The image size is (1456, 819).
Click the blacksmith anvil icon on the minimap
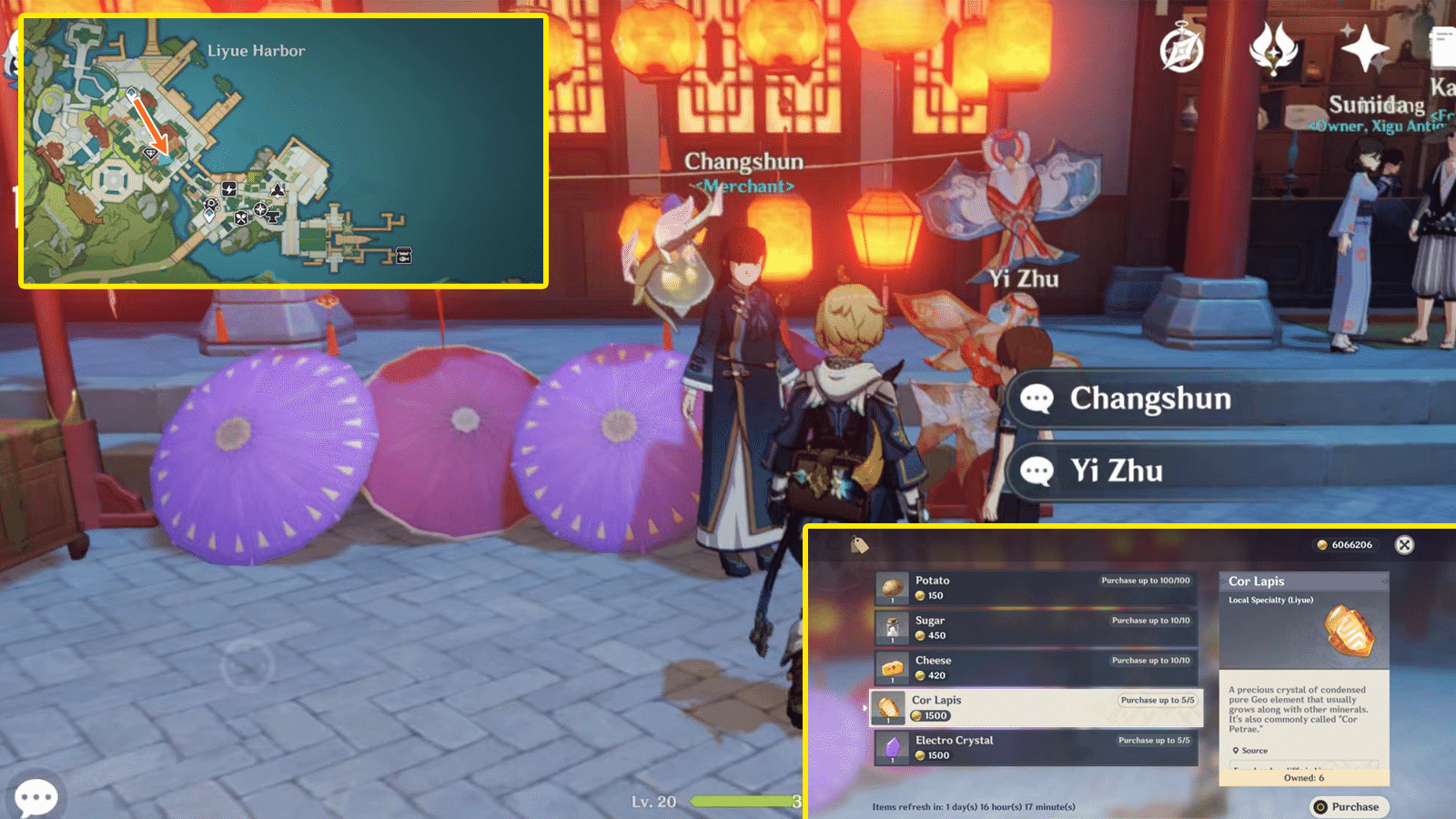[x=273, y=217]
